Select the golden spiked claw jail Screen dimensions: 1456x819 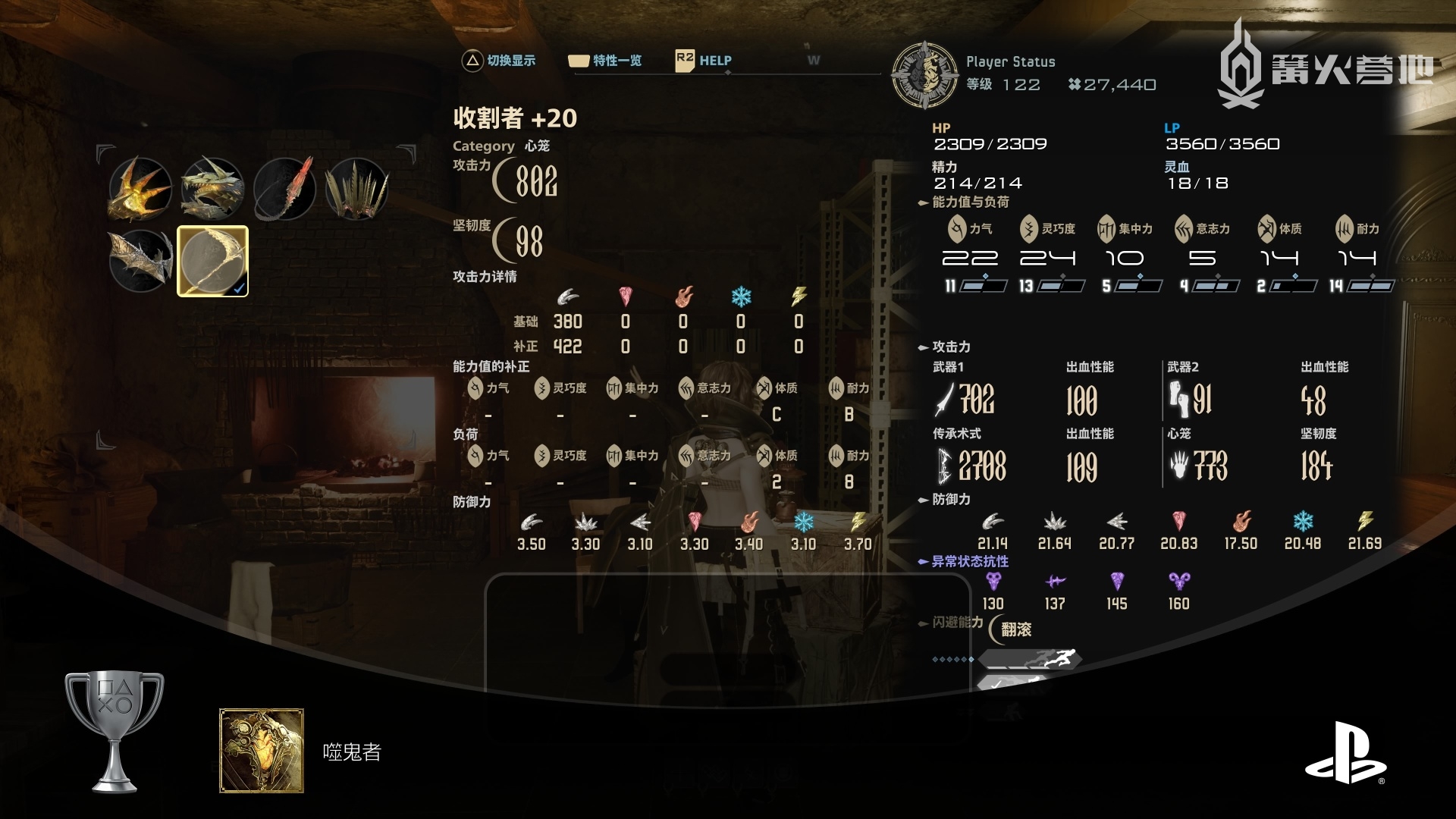140,189
